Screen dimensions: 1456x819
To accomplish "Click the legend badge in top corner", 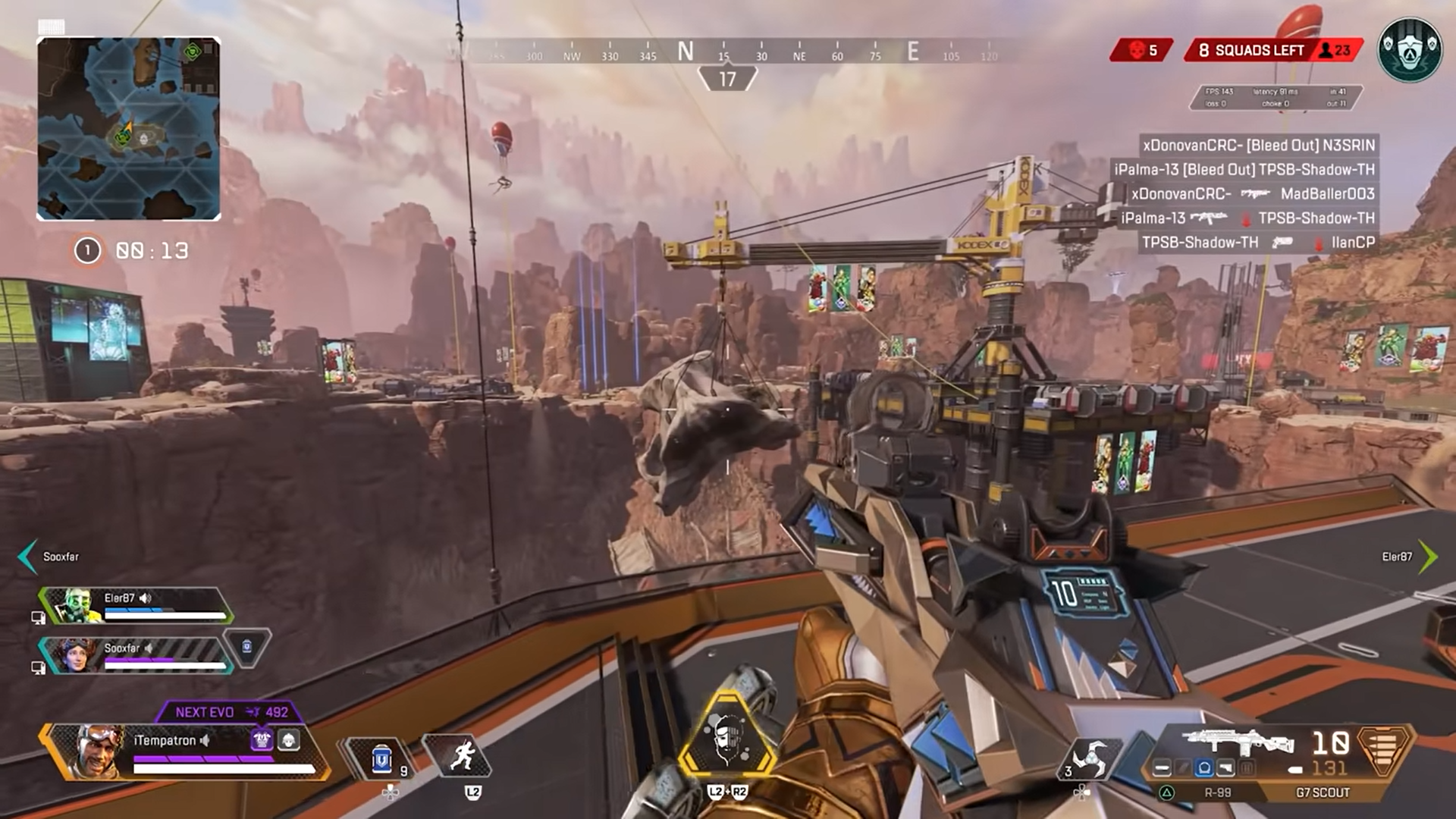I will pos(1410,50).
